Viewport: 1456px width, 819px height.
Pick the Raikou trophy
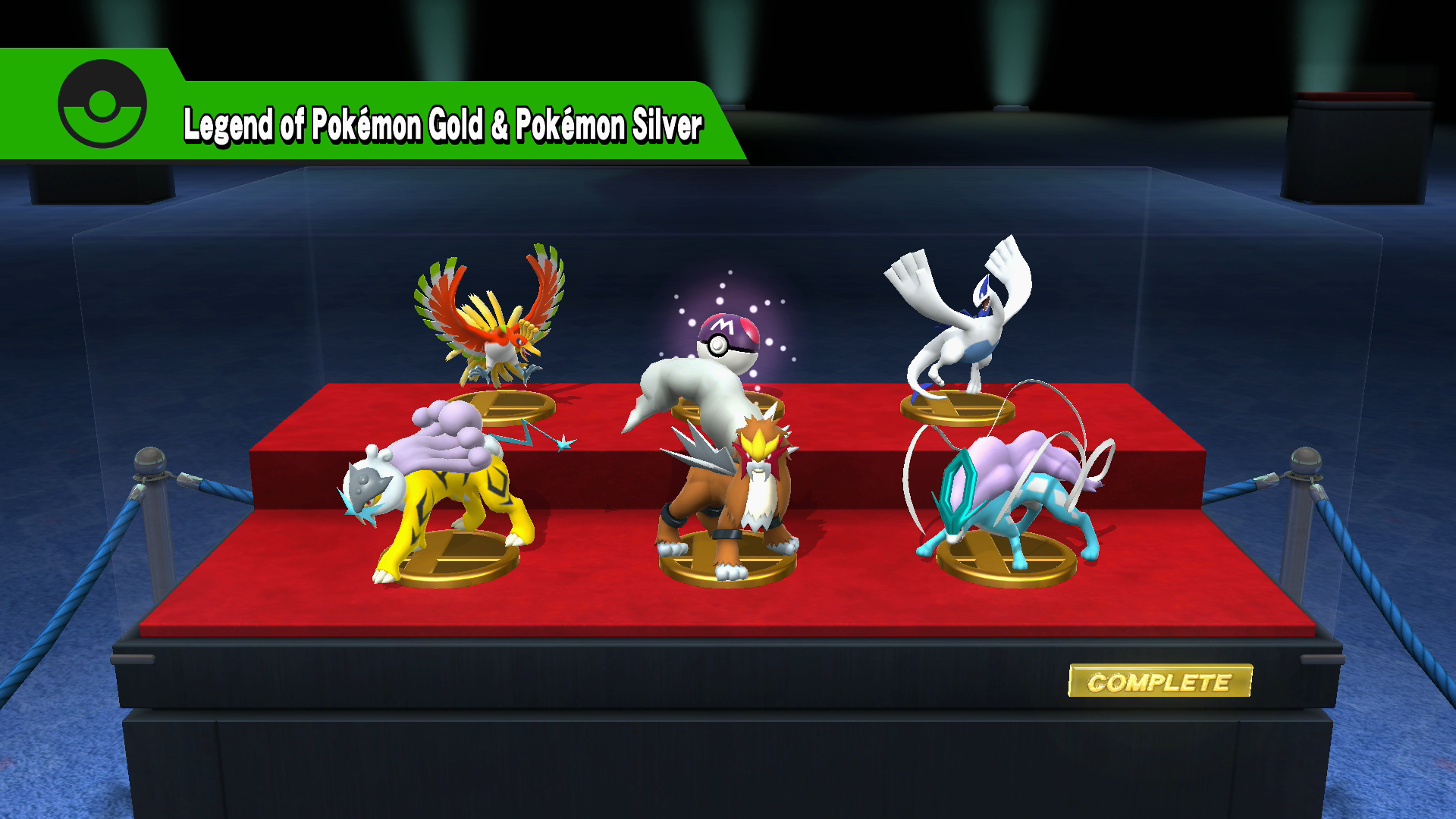click(440, 493)
